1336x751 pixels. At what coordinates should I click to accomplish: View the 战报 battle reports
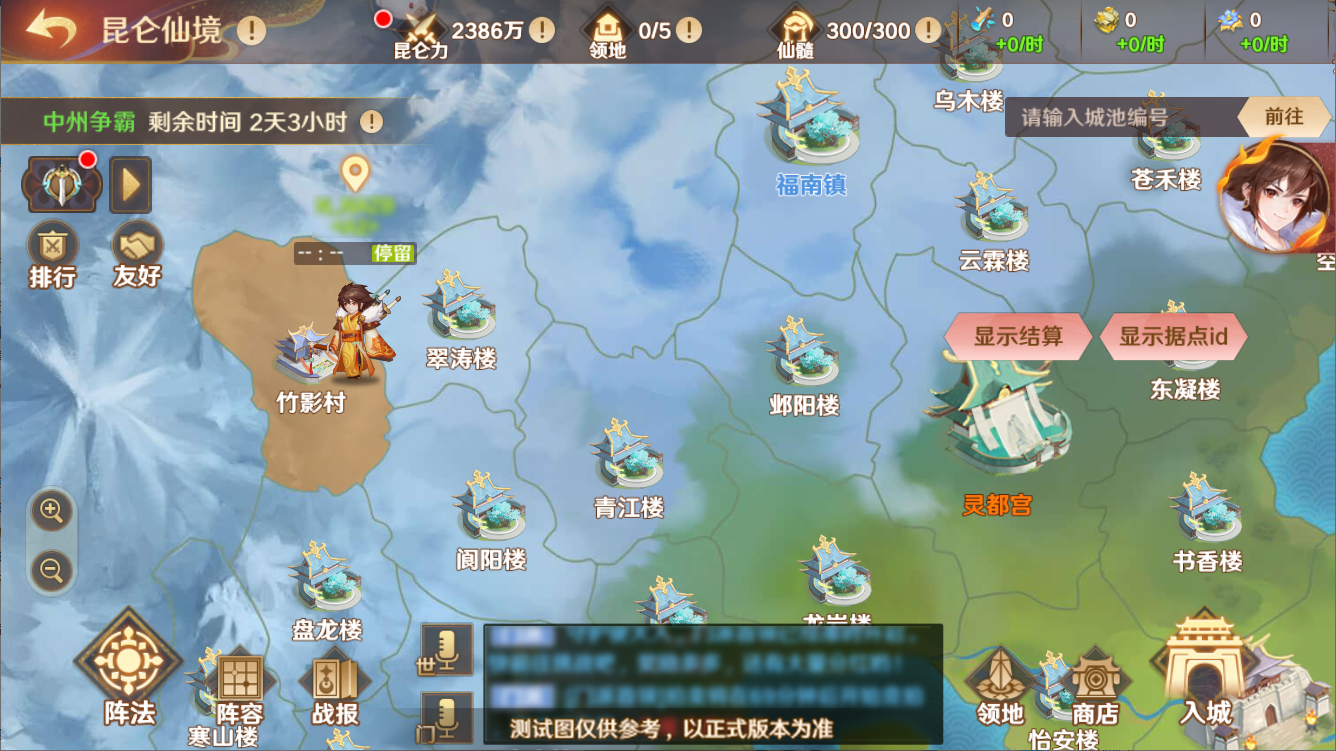coord(335,690)
